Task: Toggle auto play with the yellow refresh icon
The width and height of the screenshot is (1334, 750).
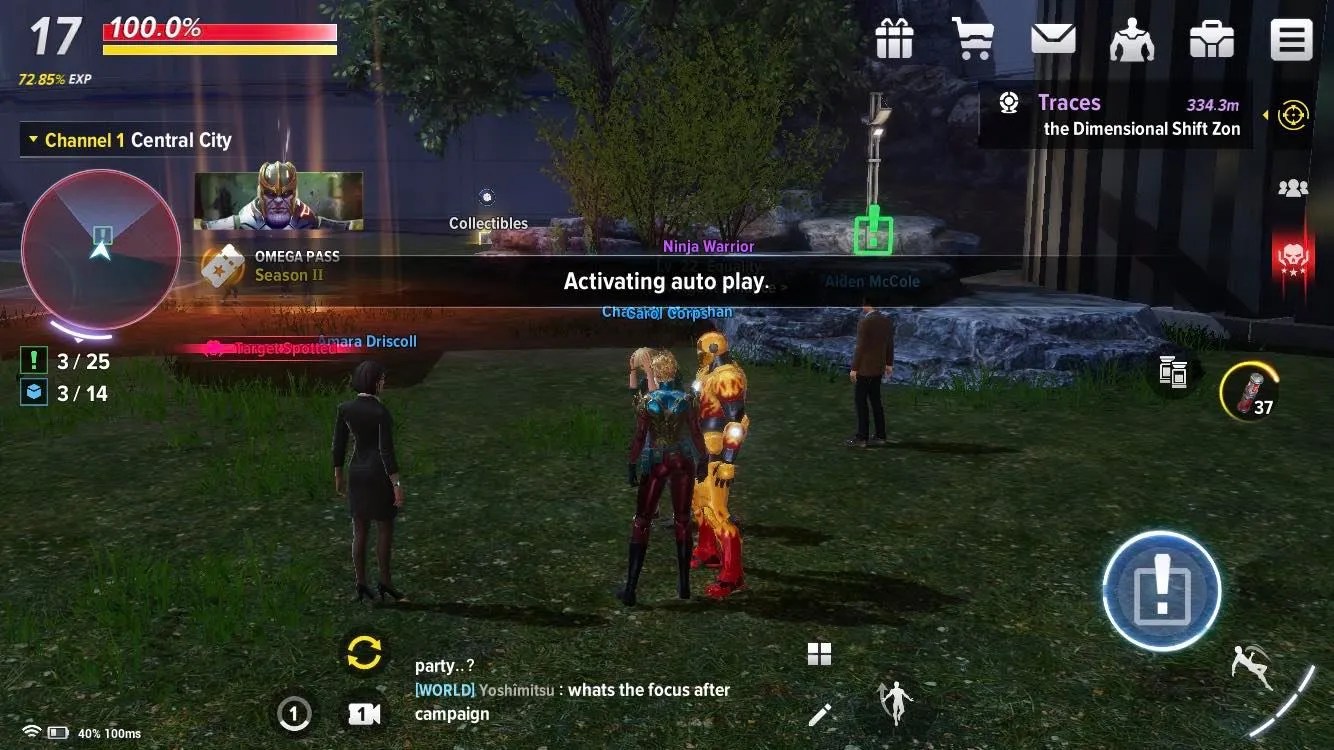Action: click(x=363, y=652)
